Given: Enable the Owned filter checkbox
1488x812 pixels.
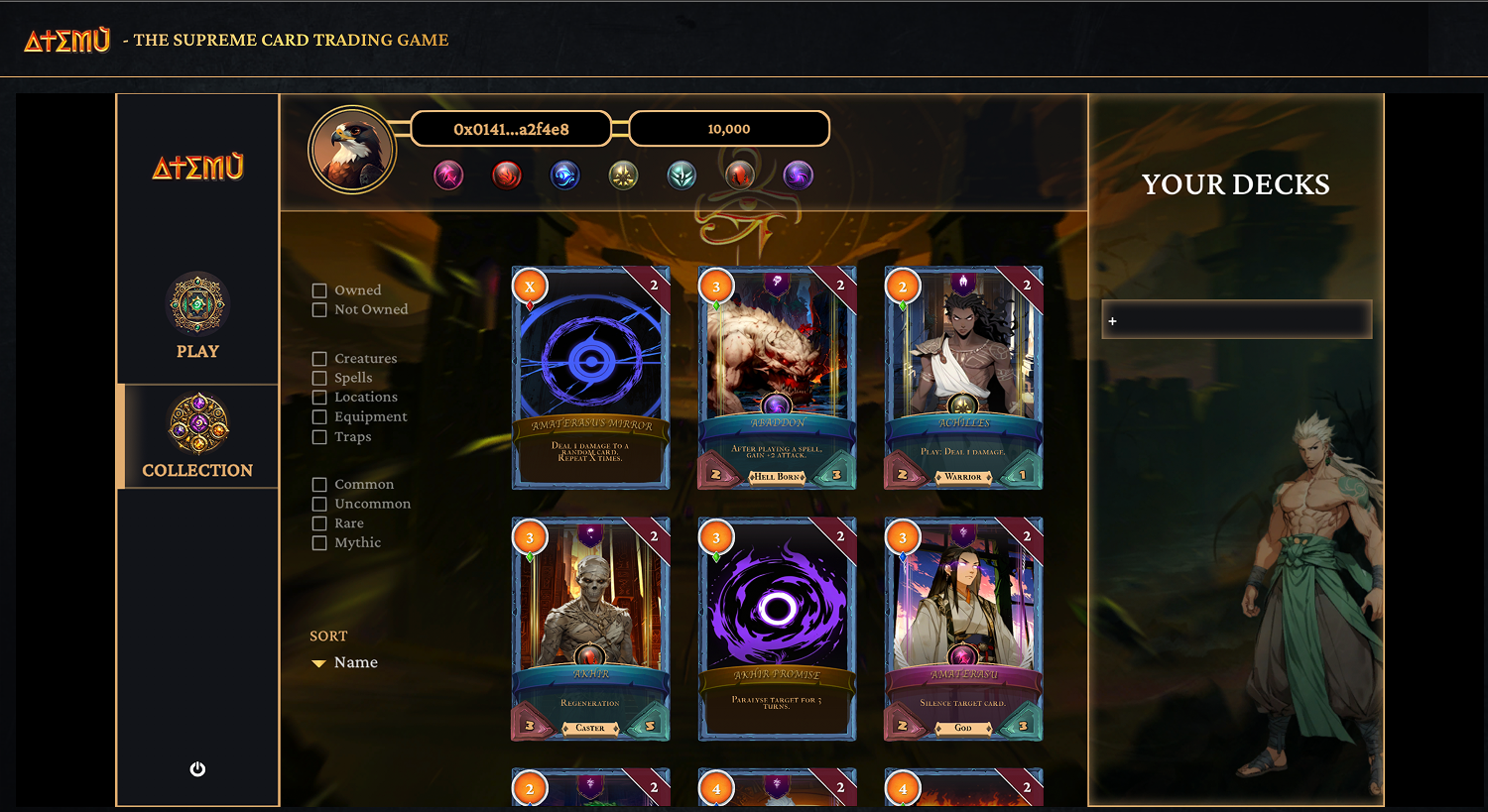Looking at the screenshot, I should coord(319,290).
